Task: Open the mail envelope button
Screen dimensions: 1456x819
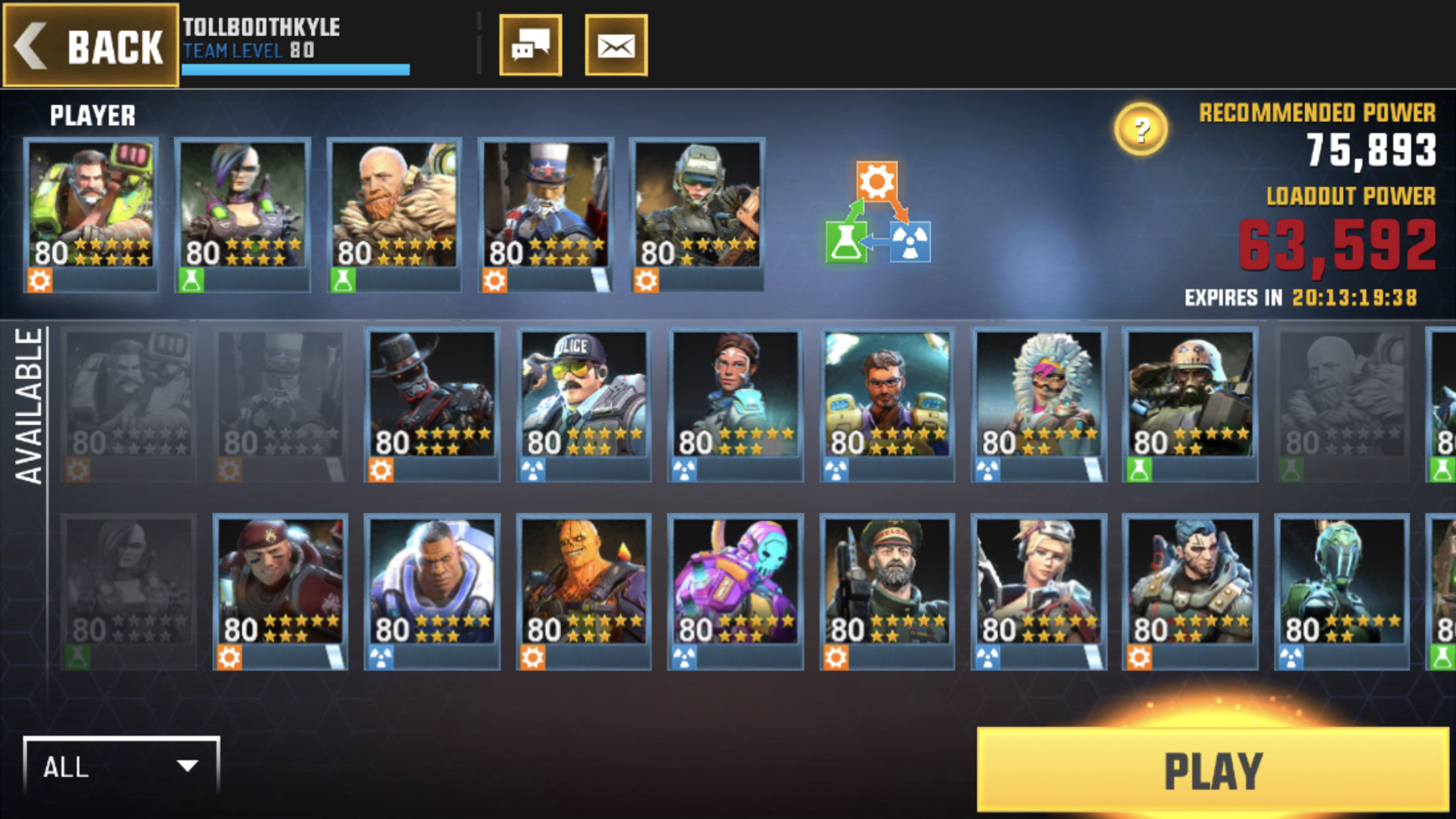Action: [x=616, y=45]
